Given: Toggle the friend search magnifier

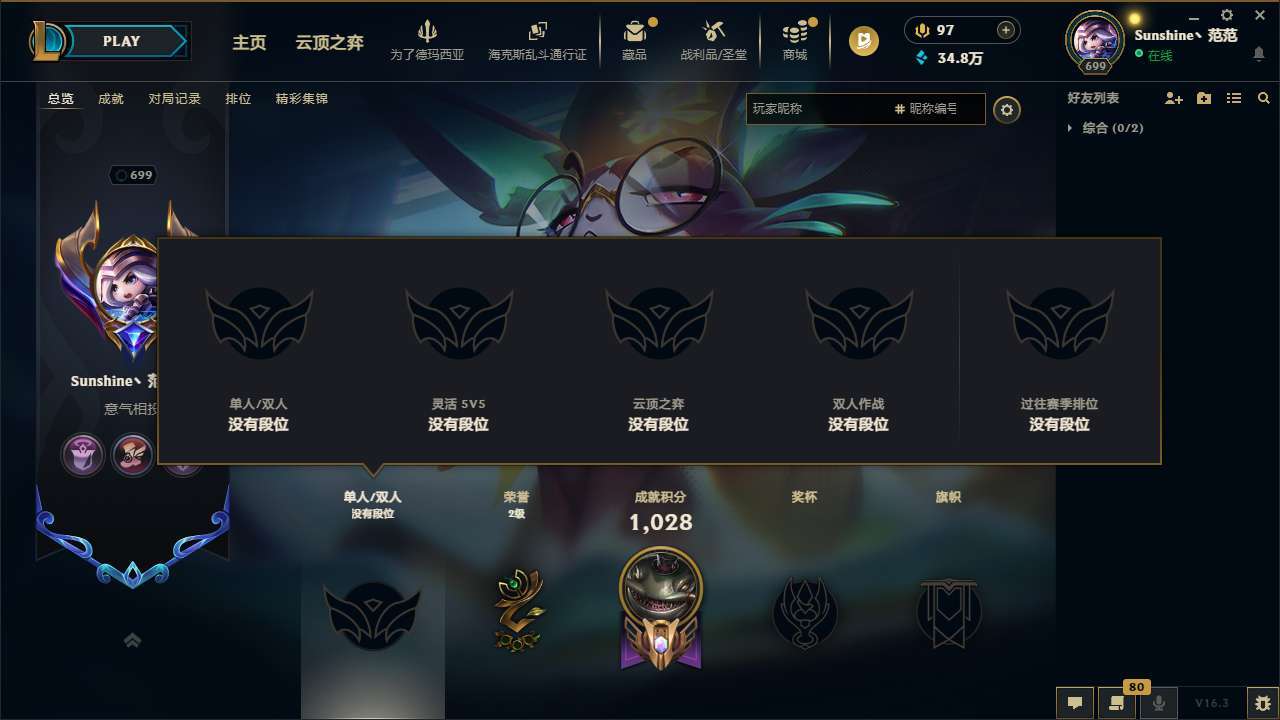Looking at the screenshot, I should pyautogui.click(x=1264, y=98).
